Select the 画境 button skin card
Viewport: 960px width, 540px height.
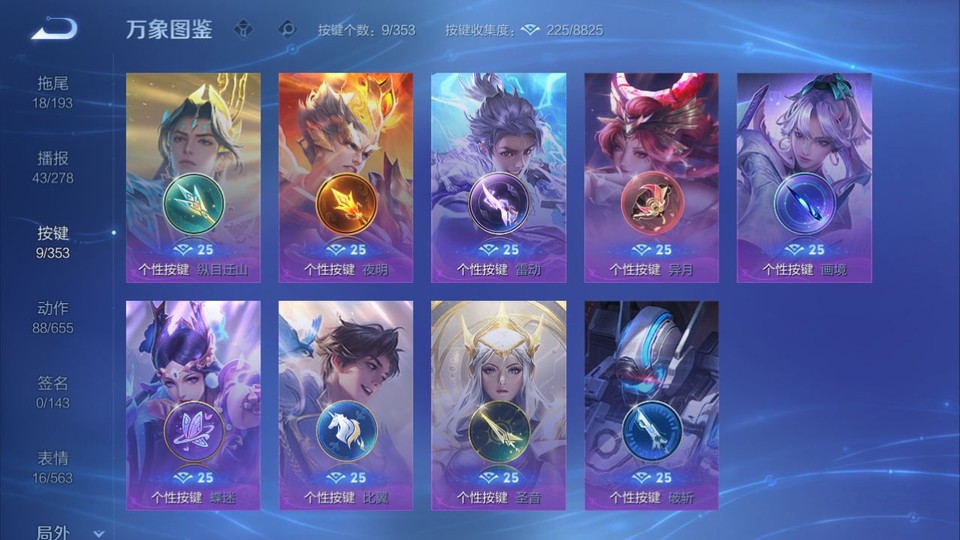(x=805, y=177)
